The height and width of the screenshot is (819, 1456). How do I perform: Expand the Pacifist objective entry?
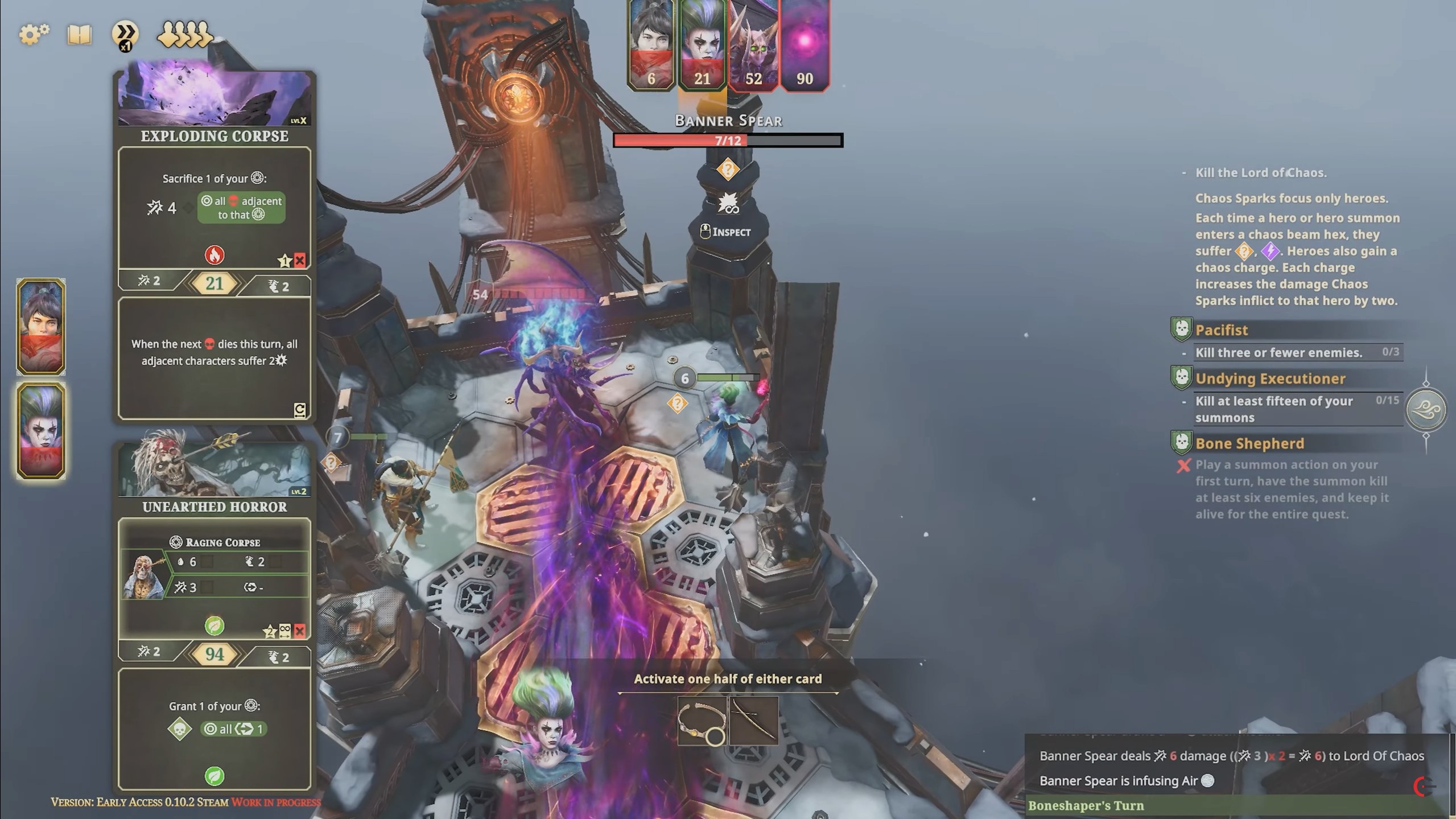pyautogui.click(x=1222, y=330)
